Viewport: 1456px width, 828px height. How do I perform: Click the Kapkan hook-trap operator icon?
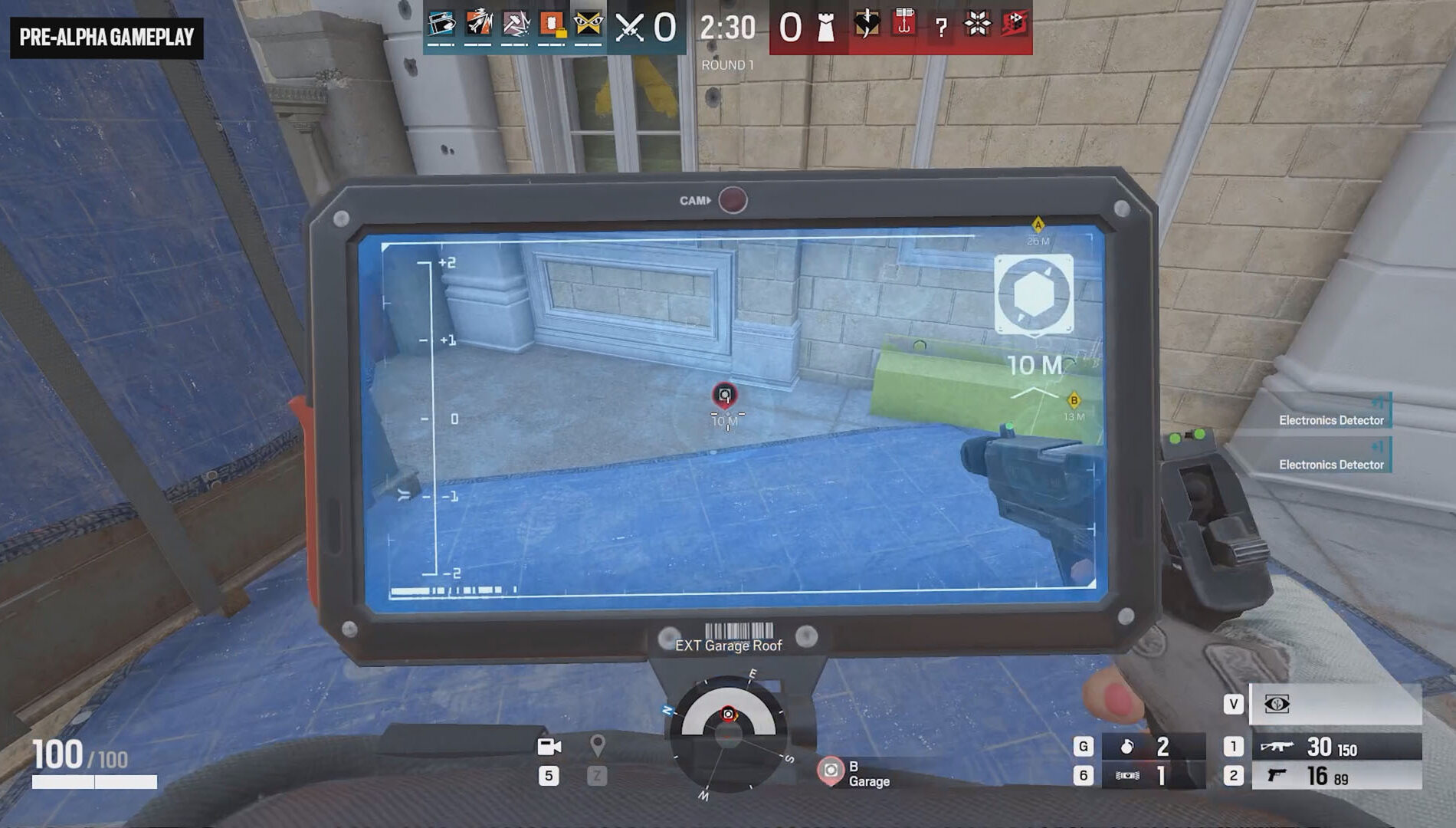(904, 24)
